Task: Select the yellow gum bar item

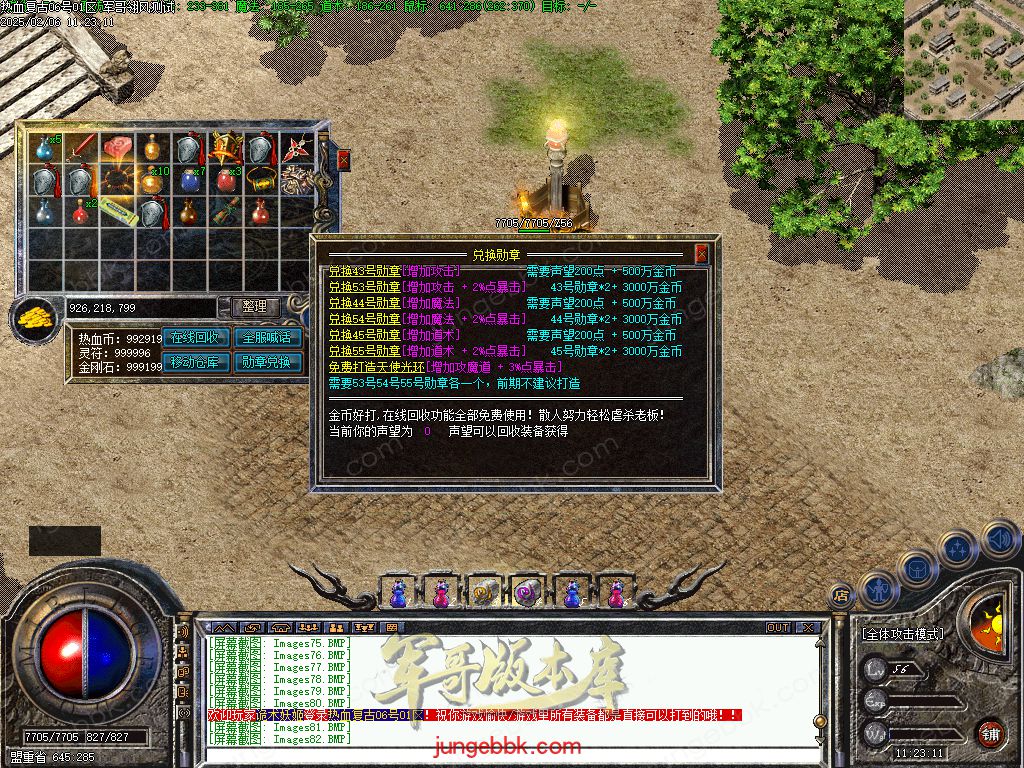Action: coord(120,212)
